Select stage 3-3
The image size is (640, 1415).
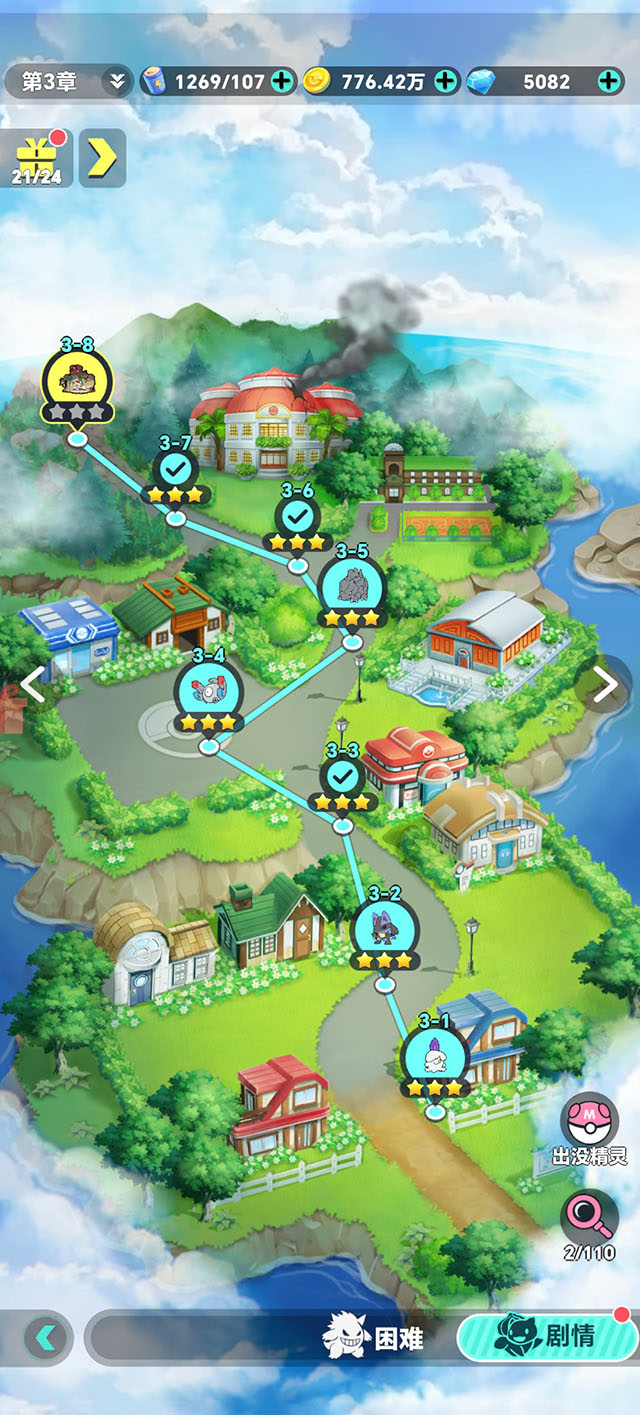pos(342,776)
